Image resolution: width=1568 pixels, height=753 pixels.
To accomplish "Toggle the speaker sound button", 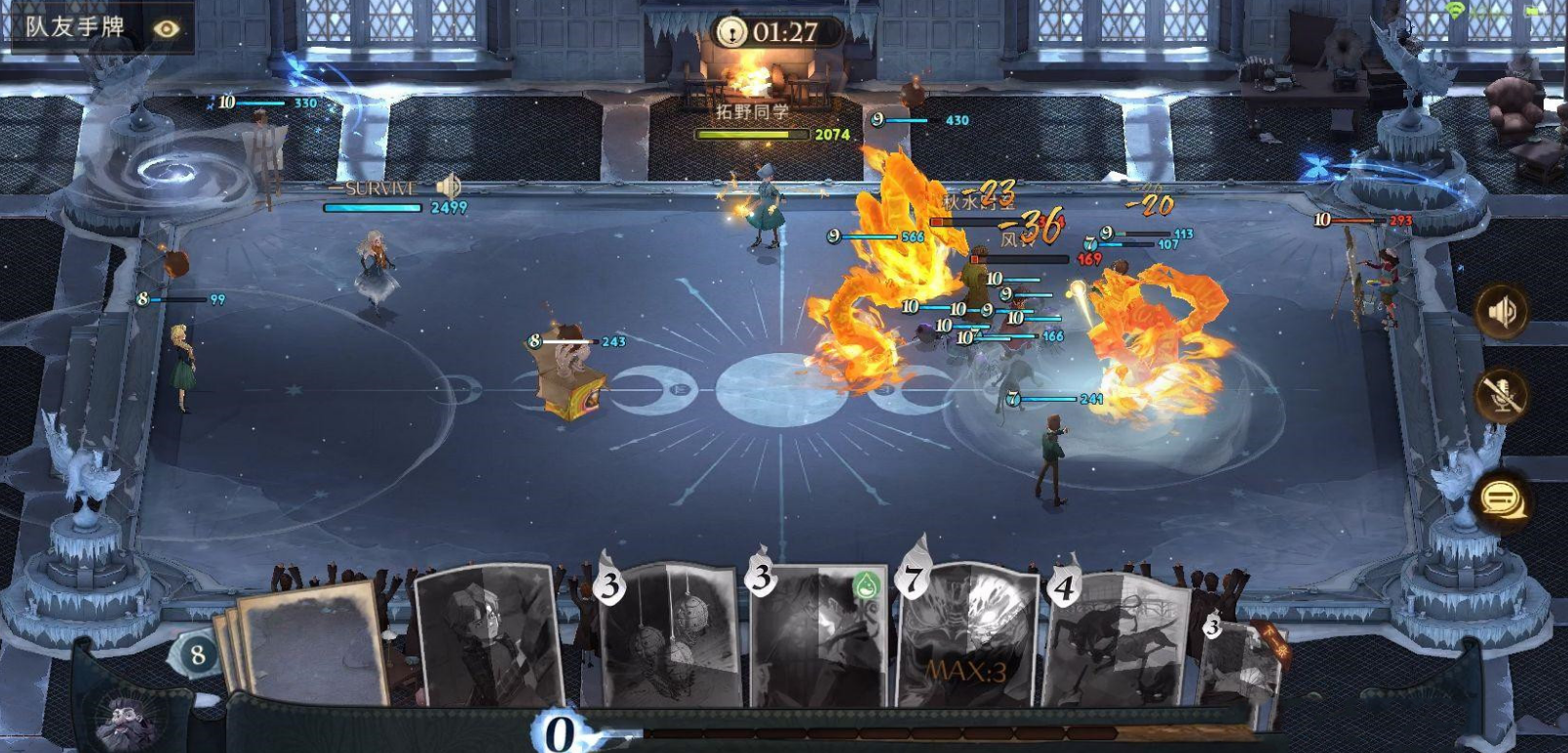I will tap(1502, 312).
